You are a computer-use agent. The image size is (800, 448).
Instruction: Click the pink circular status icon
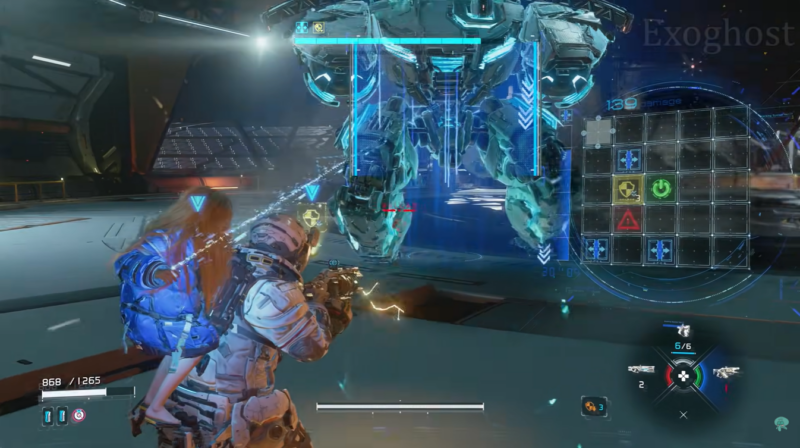[x=78, y=415]
